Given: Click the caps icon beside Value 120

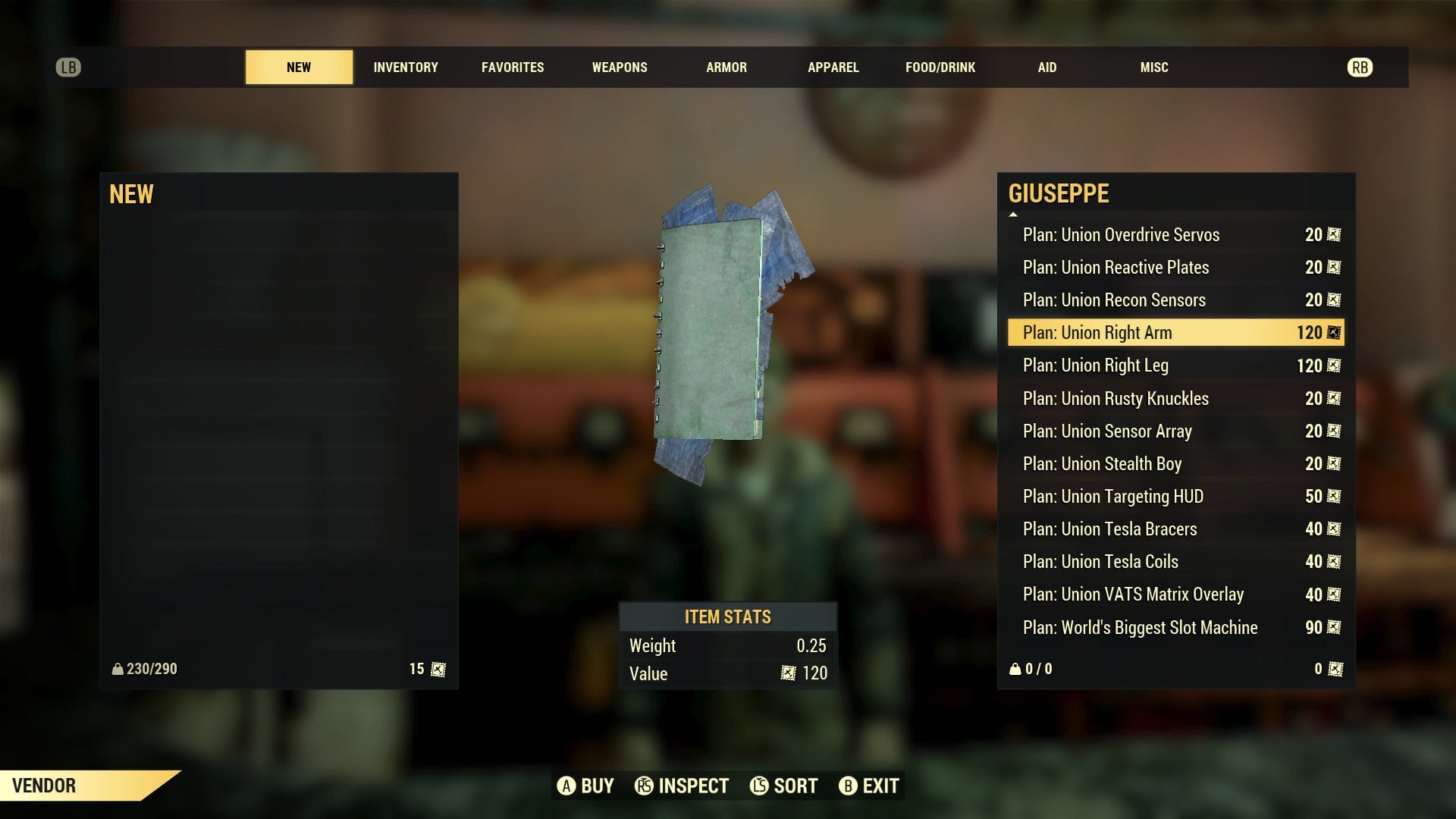Looking at the screenshot, I should tap(789, 673).
